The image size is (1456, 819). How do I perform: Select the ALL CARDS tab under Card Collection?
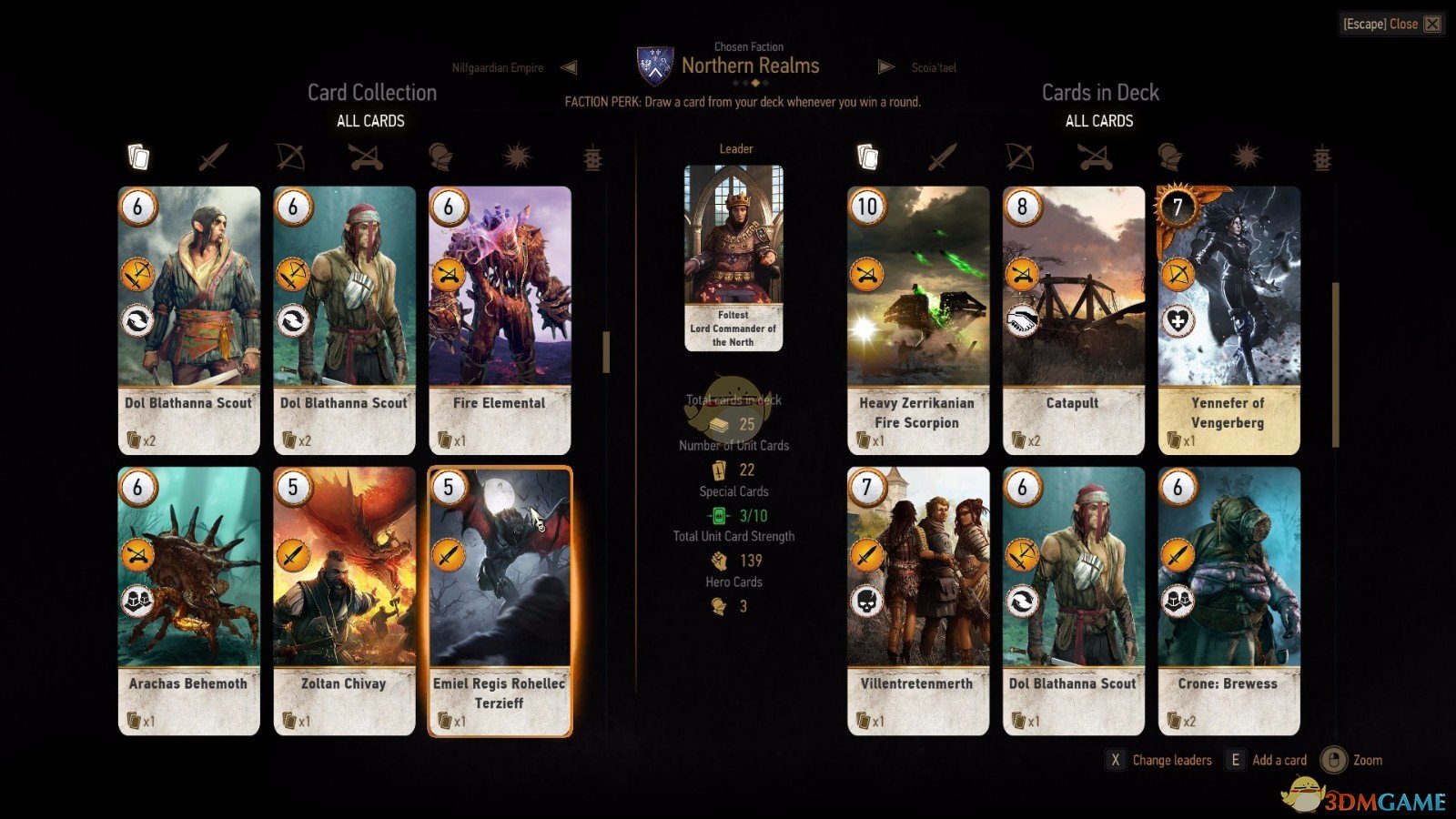370,120
